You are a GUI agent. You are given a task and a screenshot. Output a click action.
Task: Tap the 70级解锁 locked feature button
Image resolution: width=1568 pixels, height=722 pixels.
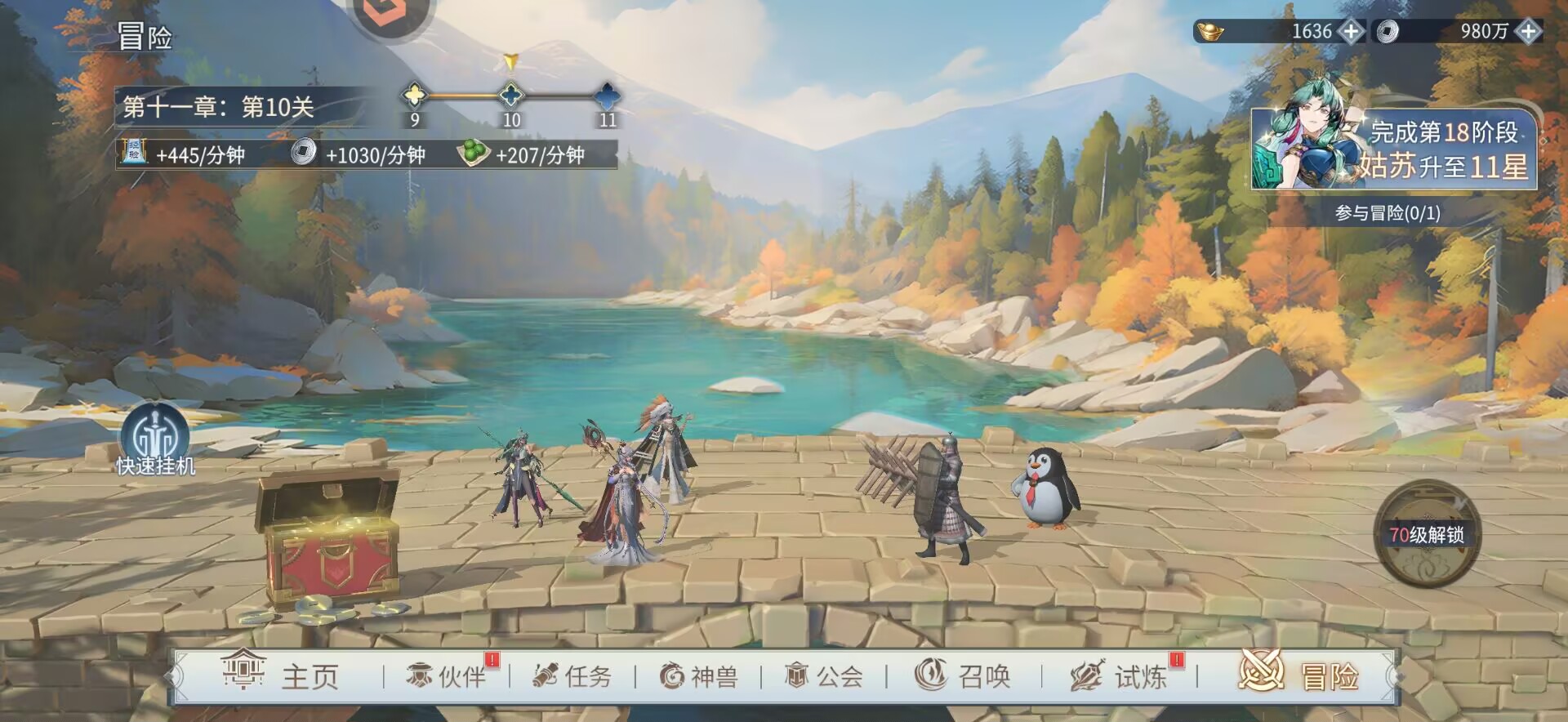[x=1426, y=534]
